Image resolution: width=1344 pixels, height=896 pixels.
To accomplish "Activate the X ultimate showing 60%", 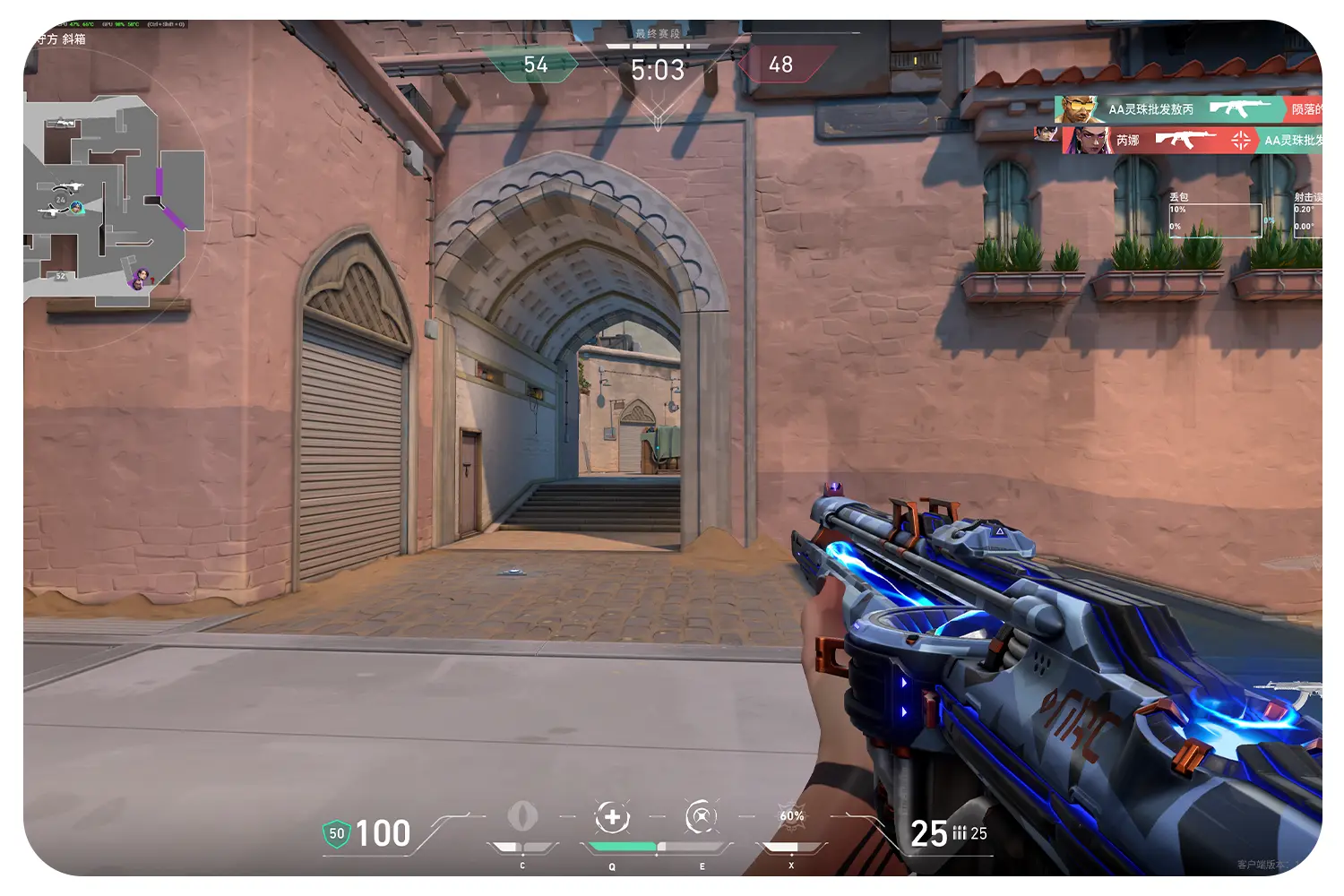I will coord(791,816).
